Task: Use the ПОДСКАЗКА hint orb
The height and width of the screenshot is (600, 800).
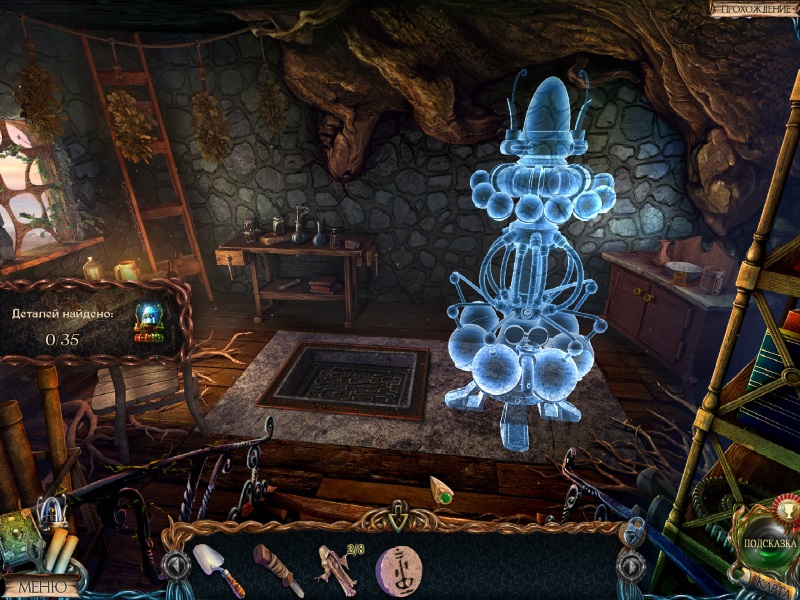Action: tap(766, 541)
